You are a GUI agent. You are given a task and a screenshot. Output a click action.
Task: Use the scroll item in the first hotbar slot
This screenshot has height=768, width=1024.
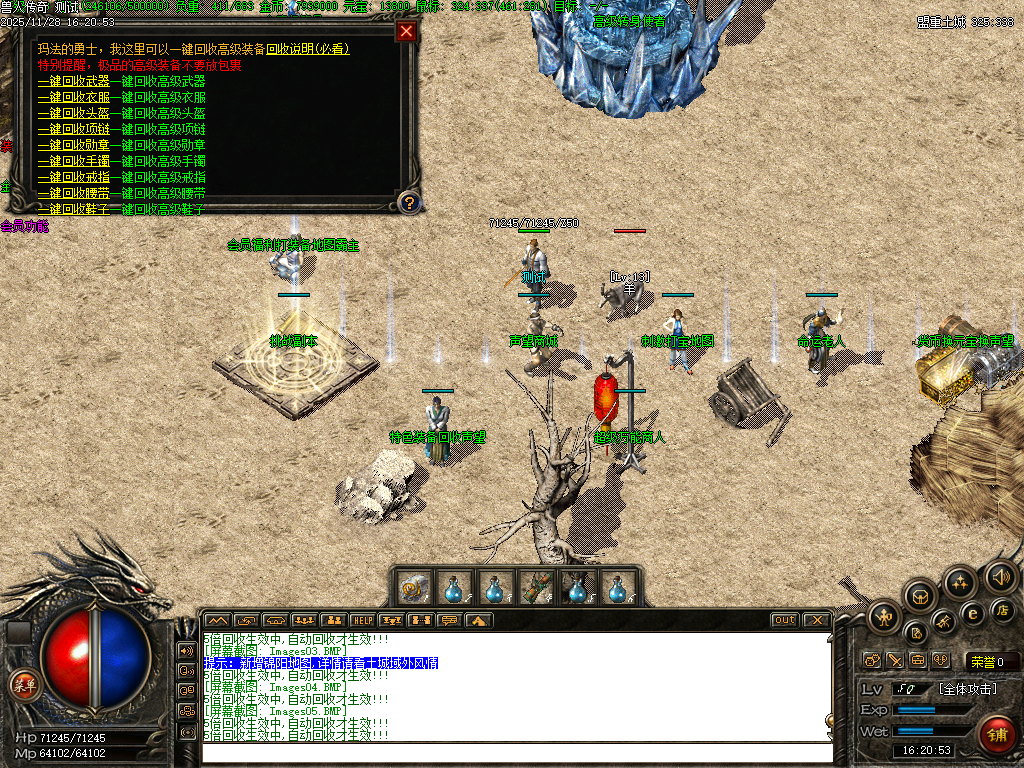[414, 587]
